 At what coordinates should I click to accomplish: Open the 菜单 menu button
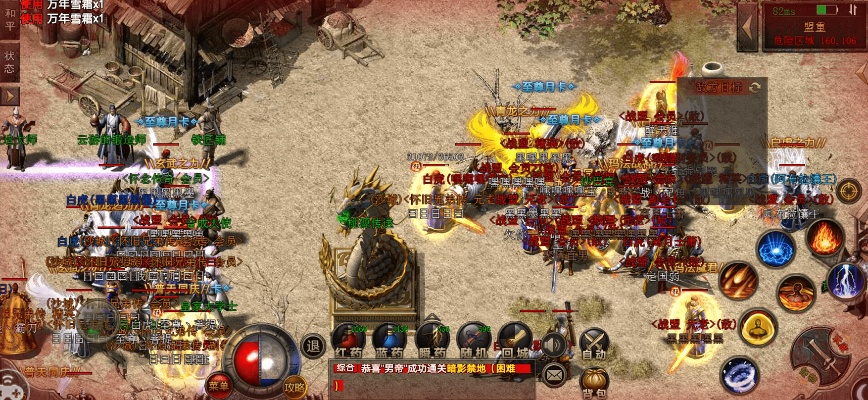point(219,384)
